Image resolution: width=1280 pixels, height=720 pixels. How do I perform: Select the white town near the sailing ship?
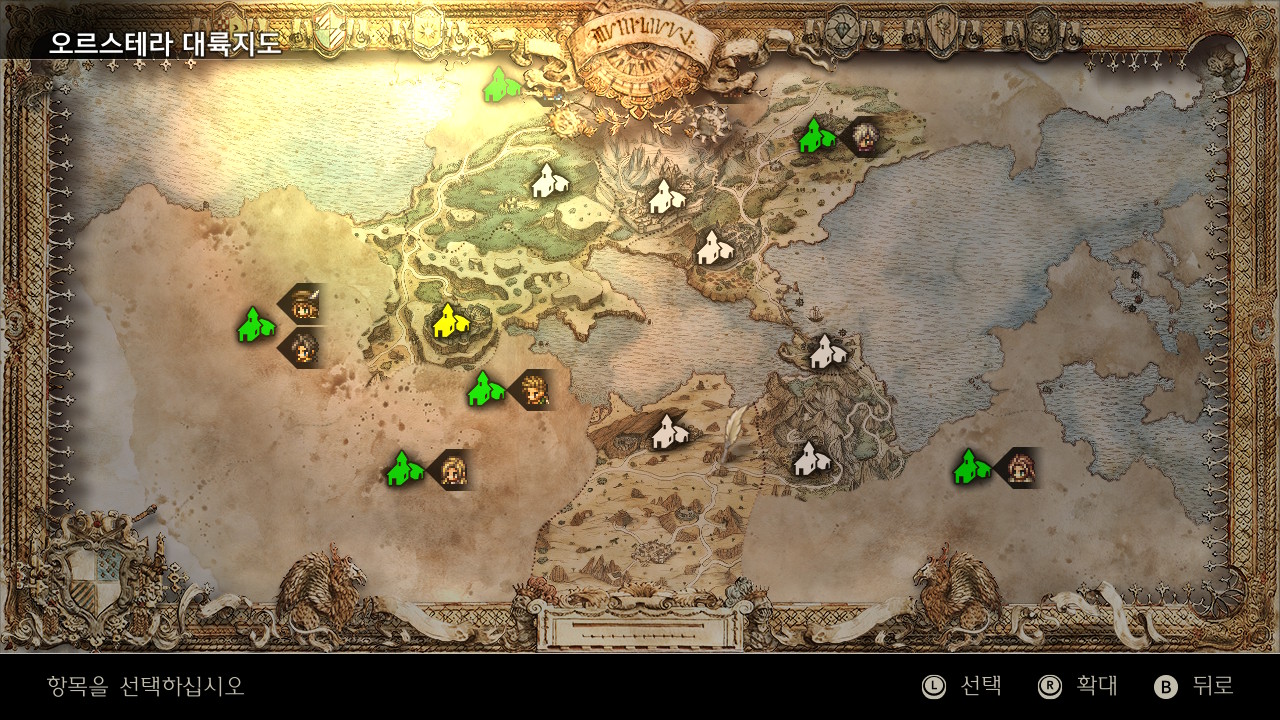(x=825, y=351)
